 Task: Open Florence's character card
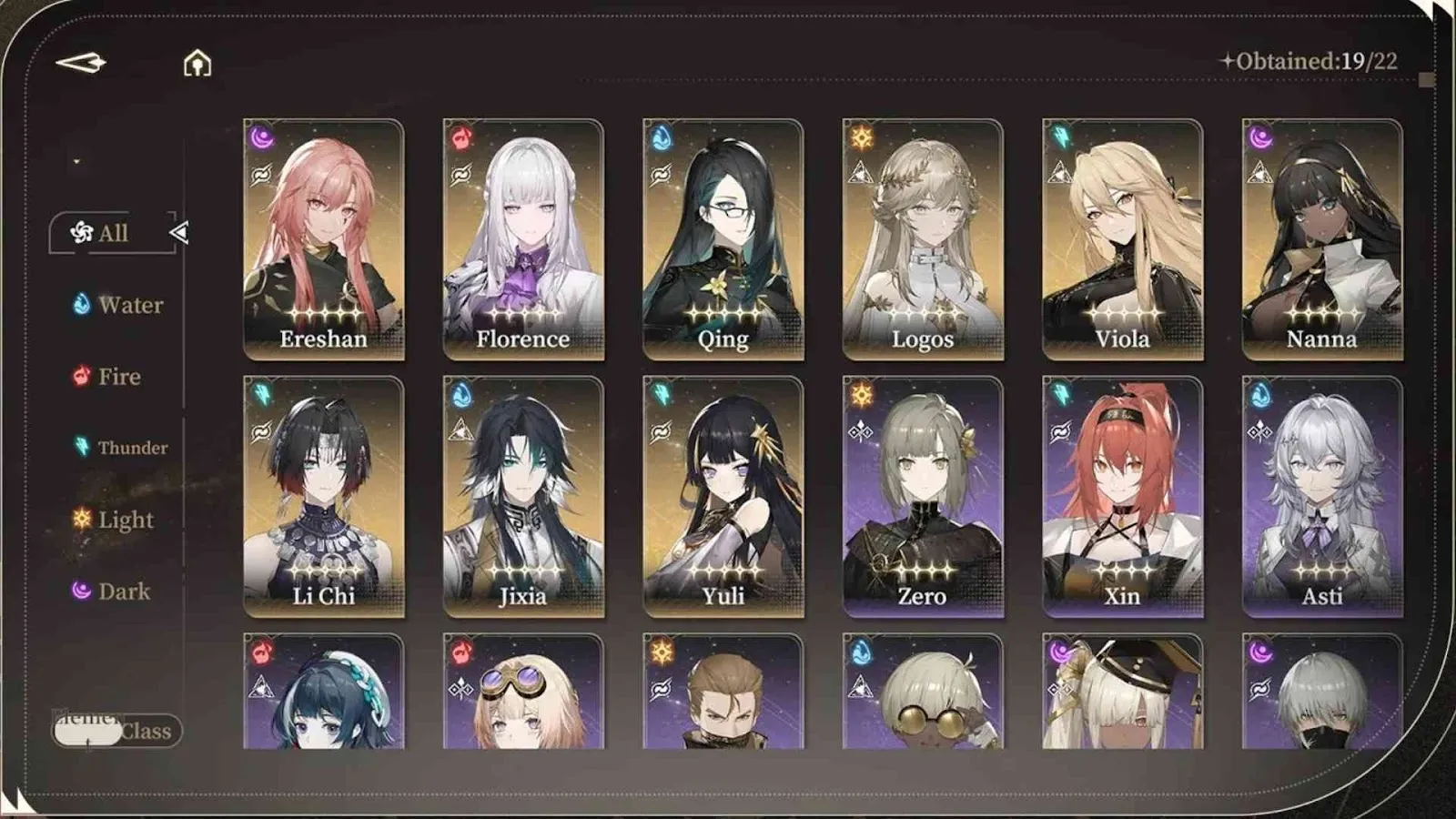click(x=523, y=238)
